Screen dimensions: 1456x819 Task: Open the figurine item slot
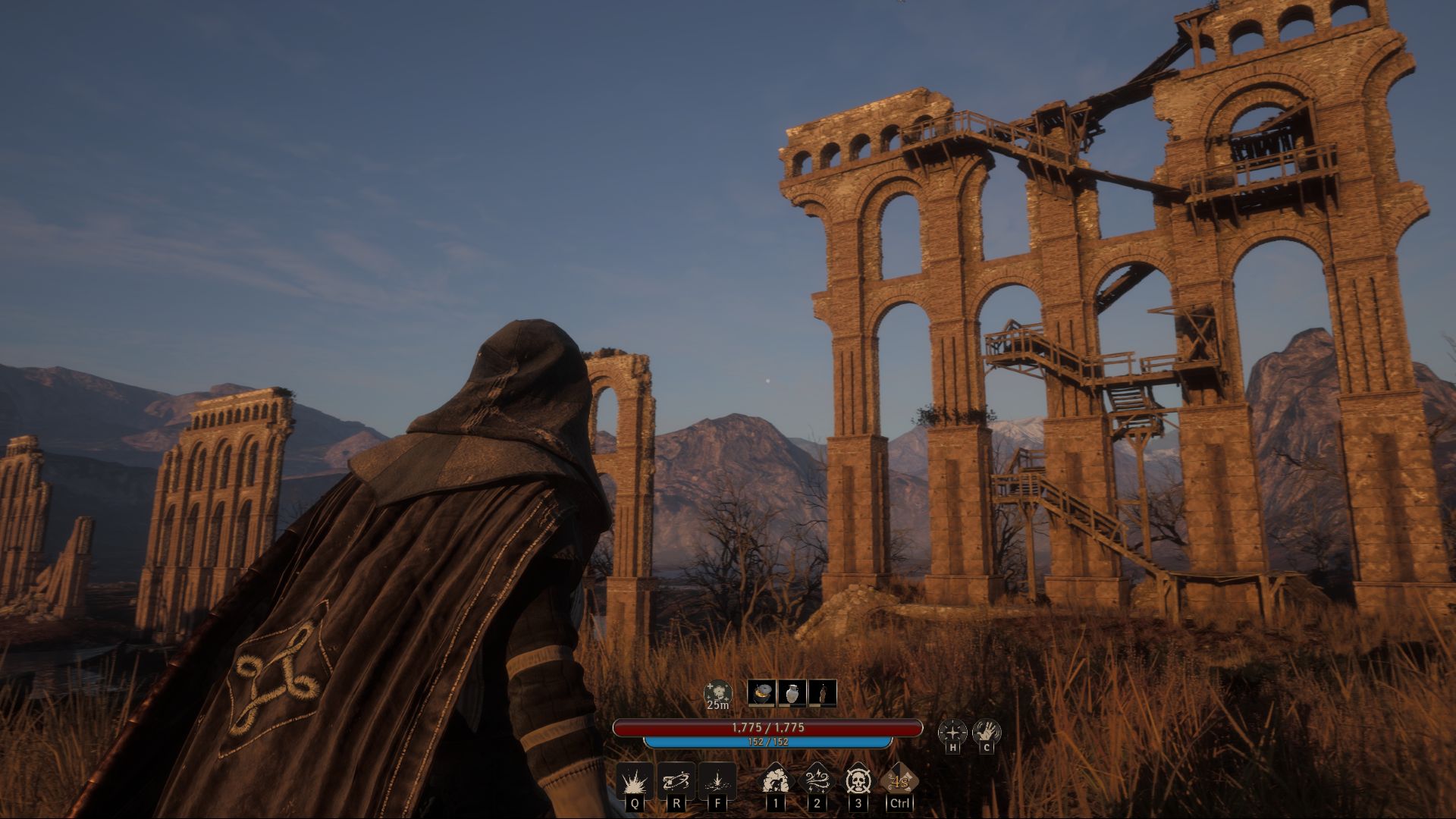pos(824,693)
